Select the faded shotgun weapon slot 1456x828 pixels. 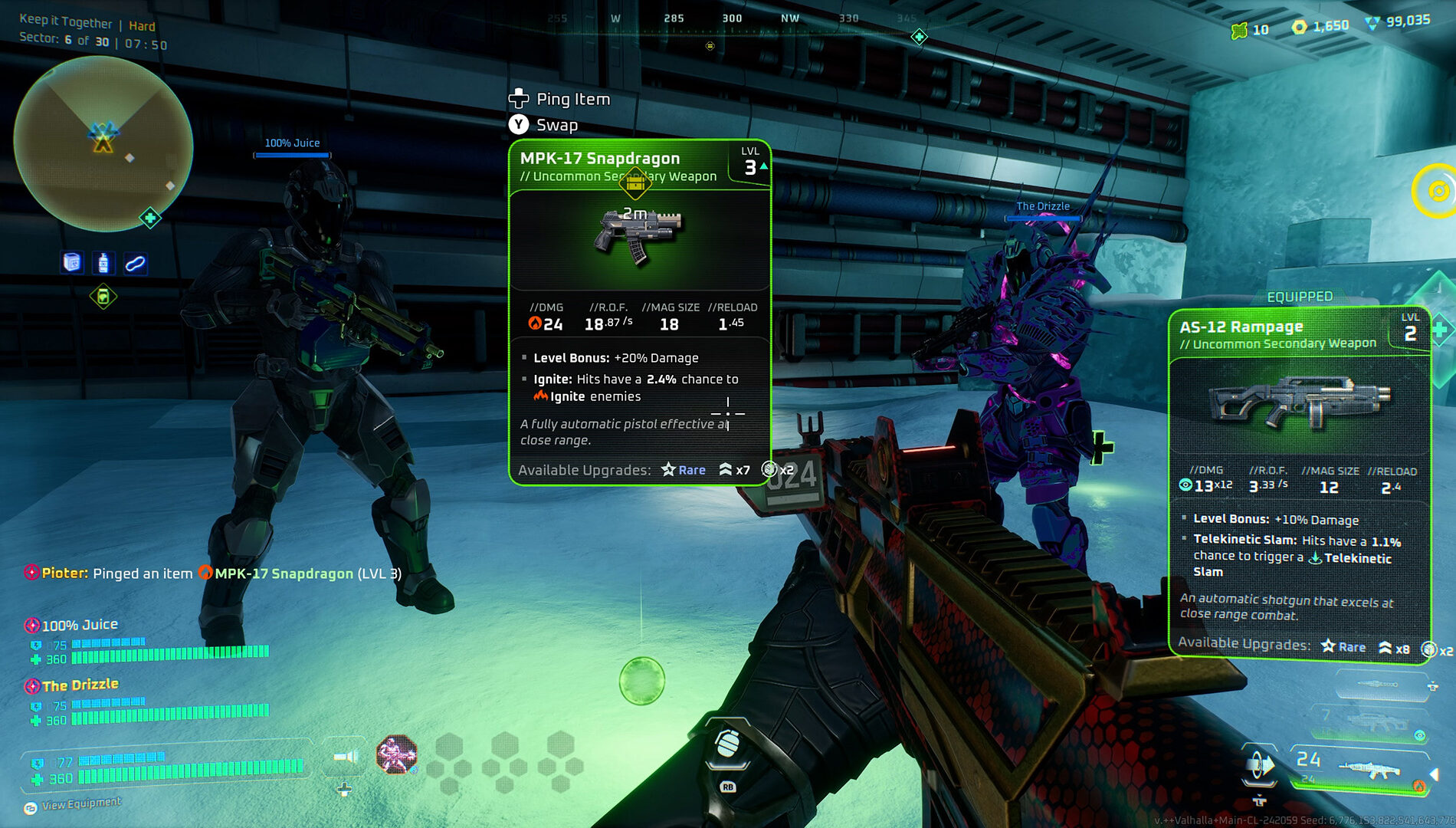(1369, 721)
